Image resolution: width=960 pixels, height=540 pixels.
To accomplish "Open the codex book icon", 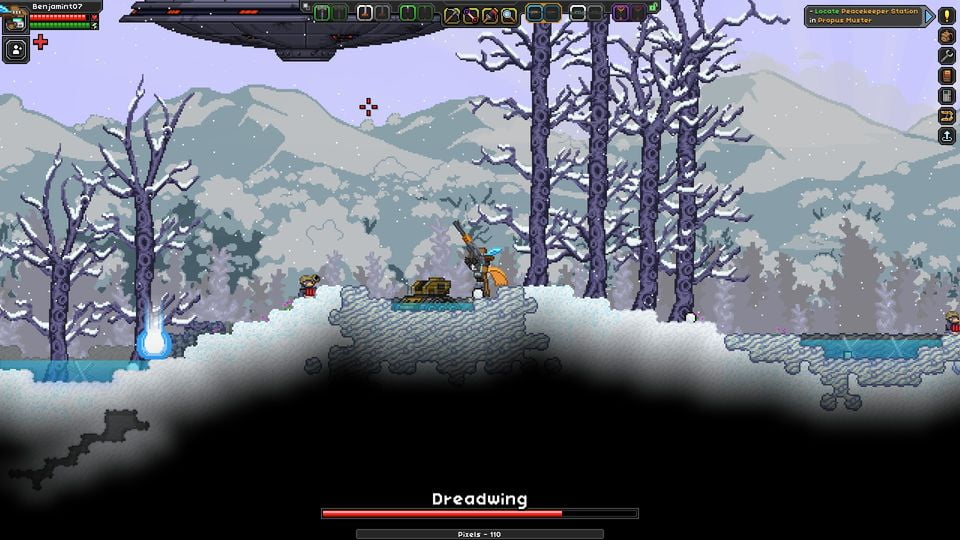I will click(946, 75).
